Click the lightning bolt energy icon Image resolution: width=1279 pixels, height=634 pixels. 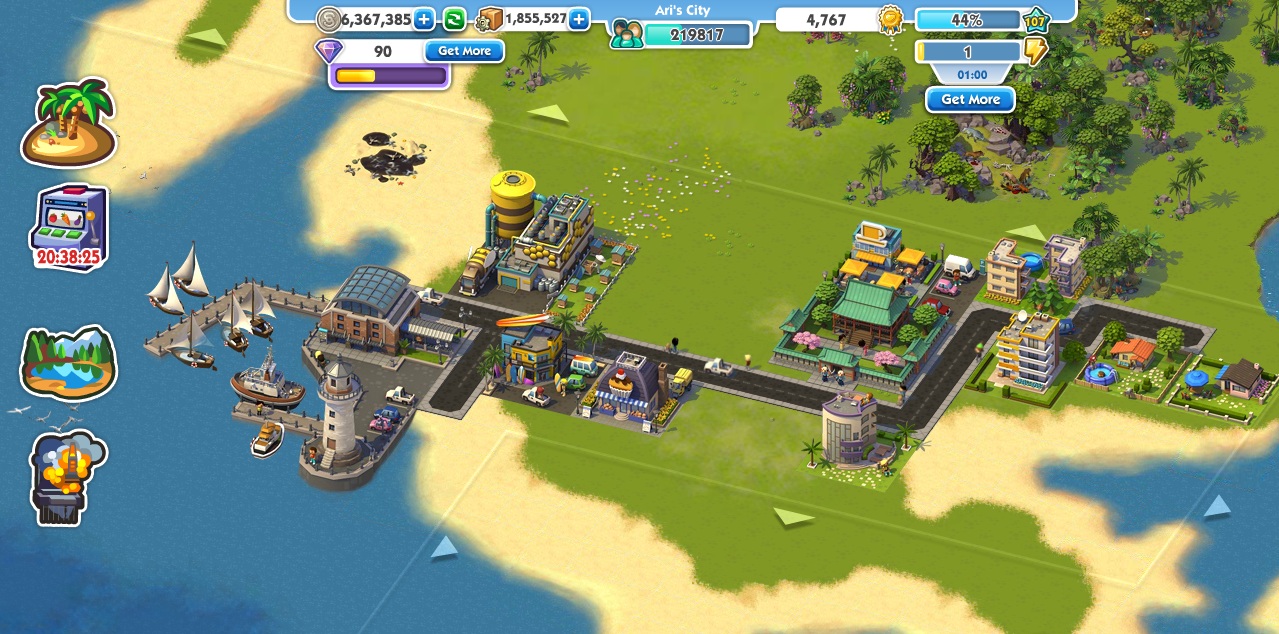[x=1036, y=51]
